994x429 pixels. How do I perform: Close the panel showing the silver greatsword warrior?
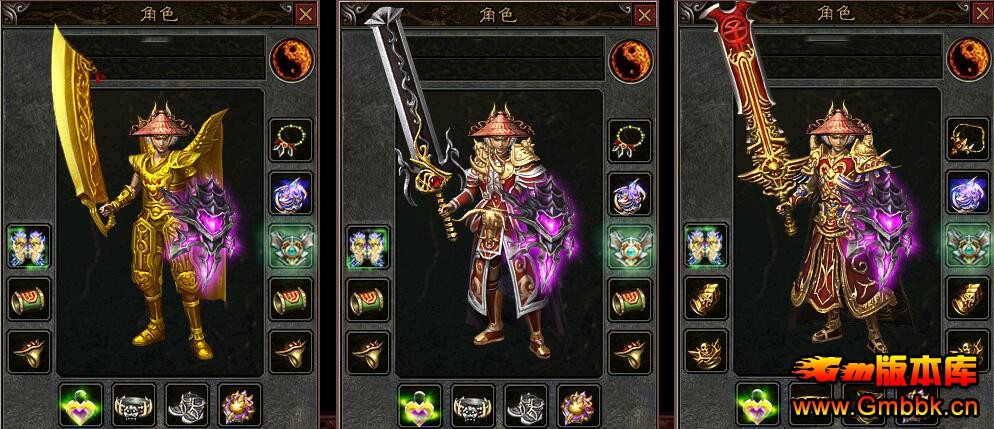click(x=643, y=14)
